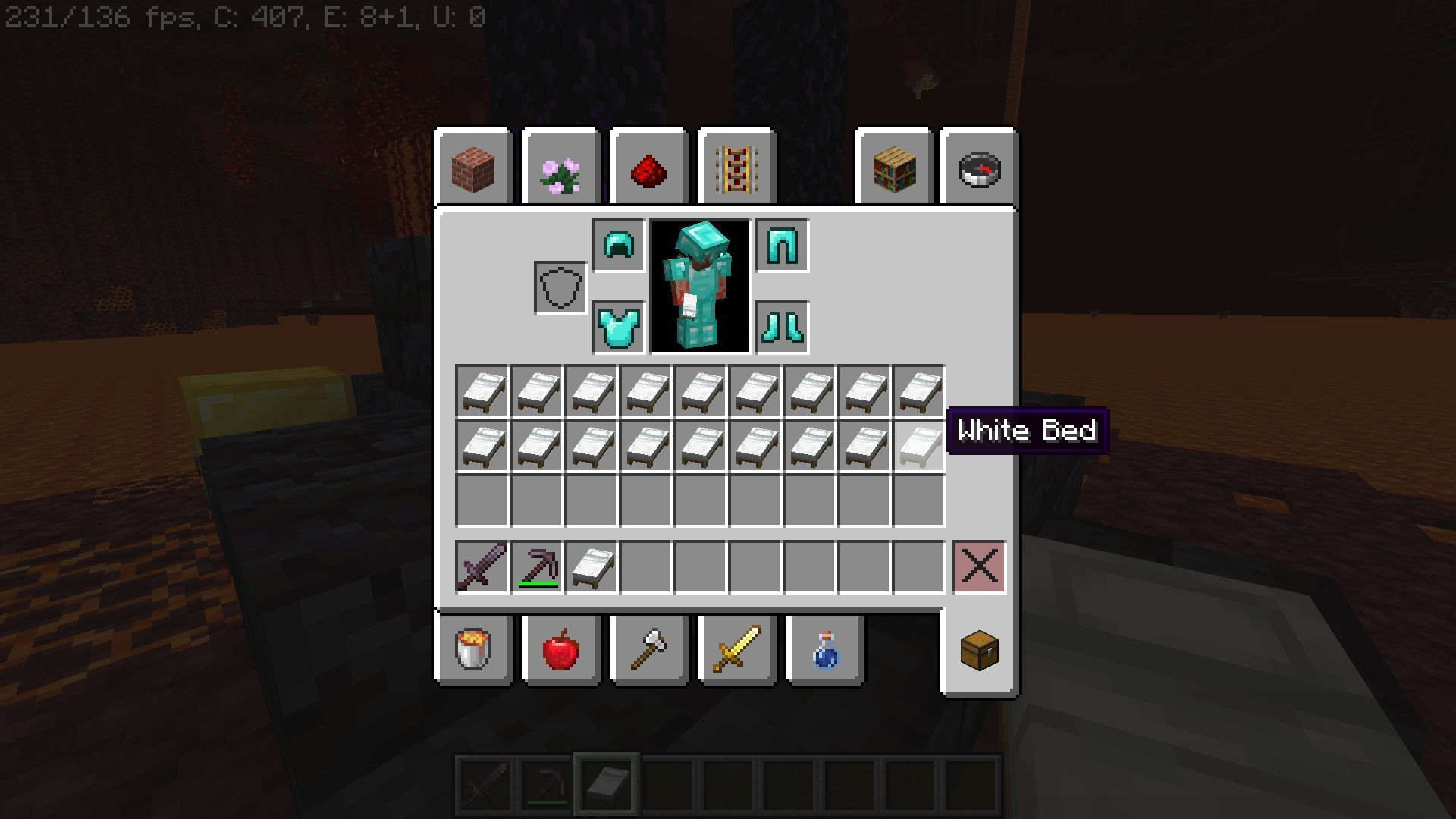Open the Building Blocks tab

tap(473, 168)
